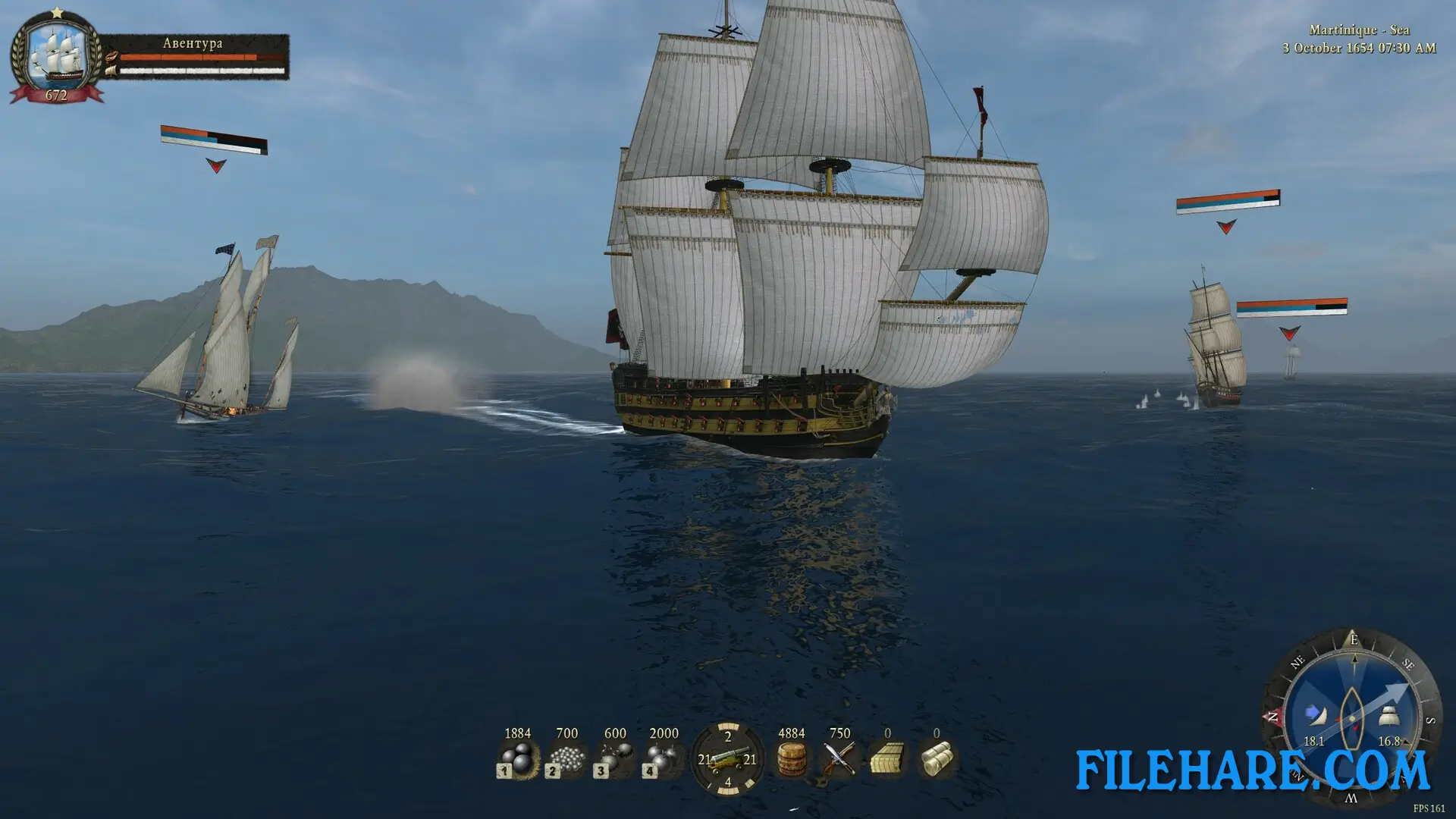Viewport: 1456px width, 819px height.
Task: Select the gunpowder barrel icon
Action: pyautogui.click(x=791, y=759)
